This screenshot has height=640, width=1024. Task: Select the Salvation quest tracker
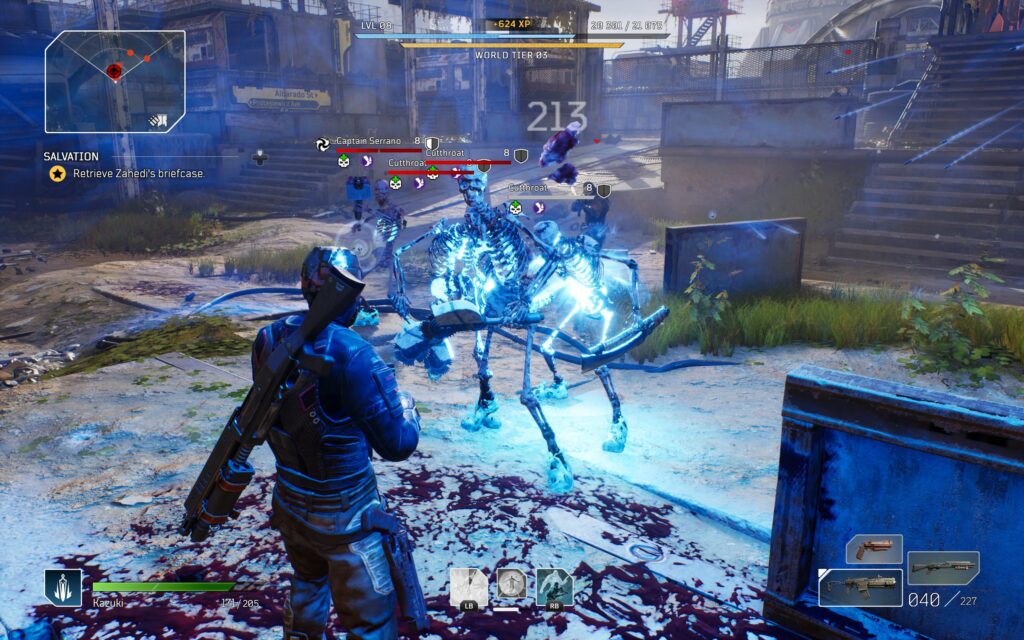(x=71, y=157)
